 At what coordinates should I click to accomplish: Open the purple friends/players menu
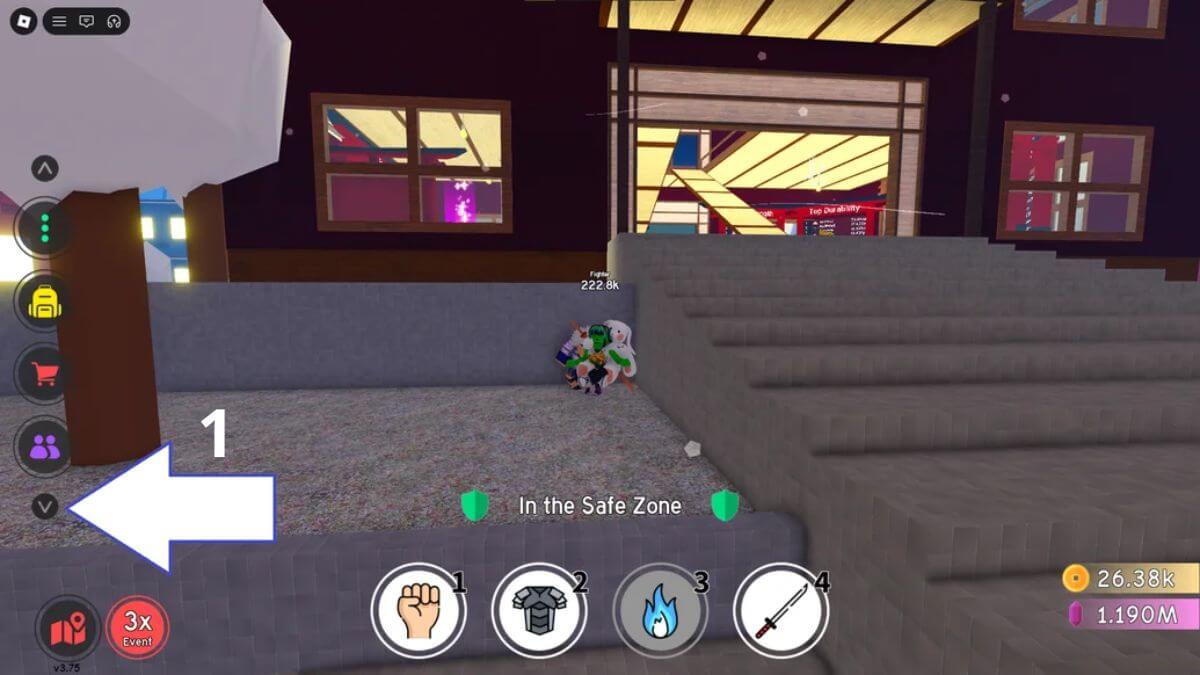click(x=44, y=446)
